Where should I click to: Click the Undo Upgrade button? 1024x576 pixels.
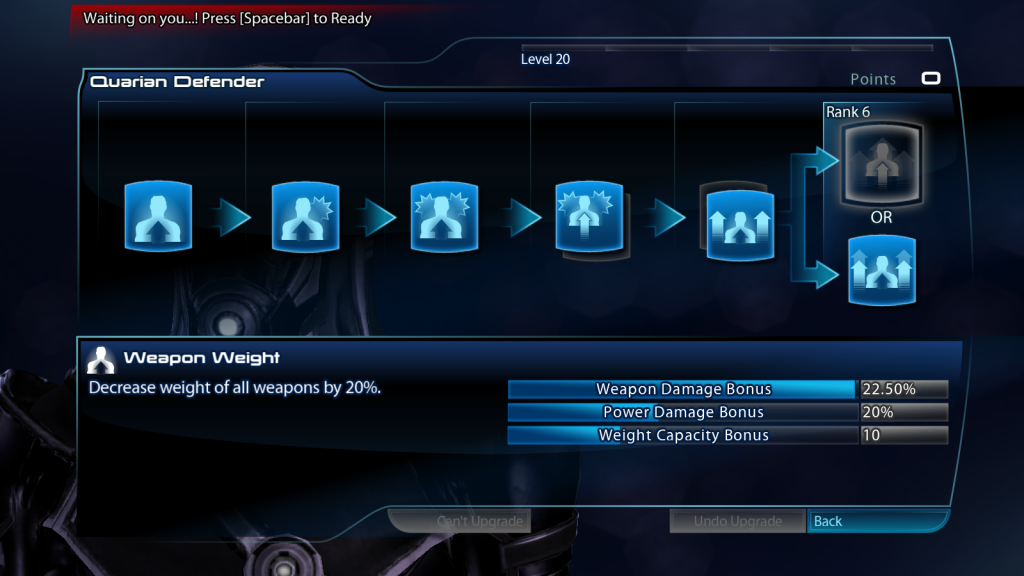coord(738,521)
